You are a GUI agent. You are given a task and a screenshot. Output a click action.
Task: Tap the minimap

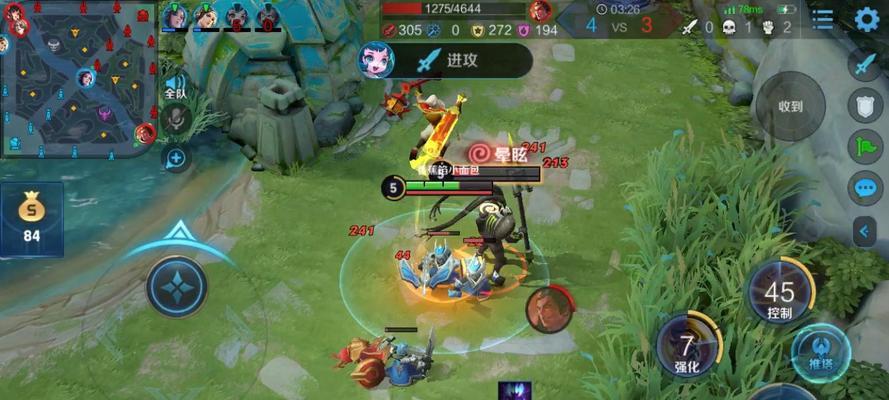pyautogui.click(x=78, y=80)
